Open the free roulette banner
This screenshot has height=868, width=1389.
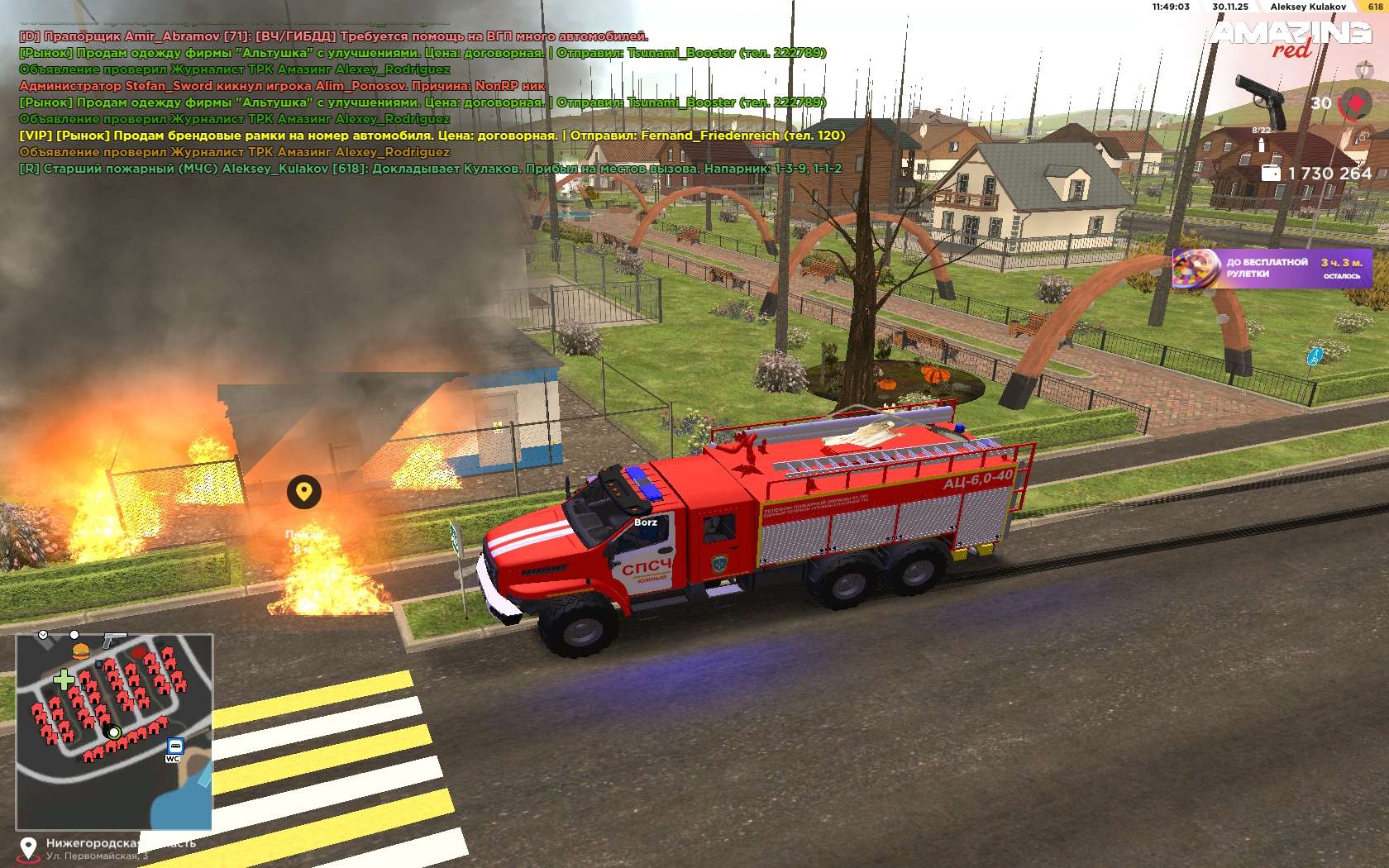(1272, 269)
